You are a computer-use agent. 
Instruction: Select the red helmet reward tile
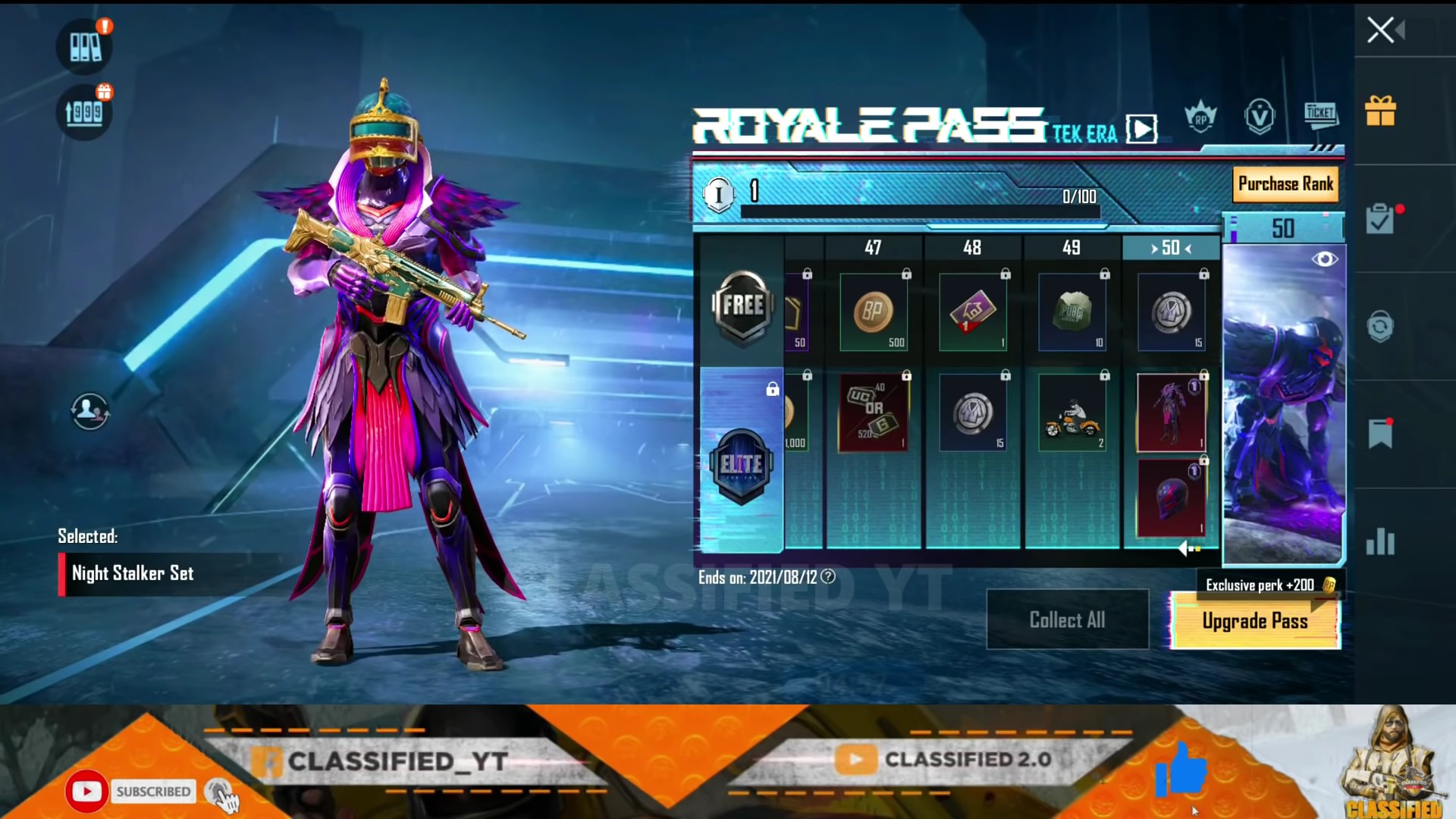[x=1171, y=499]
